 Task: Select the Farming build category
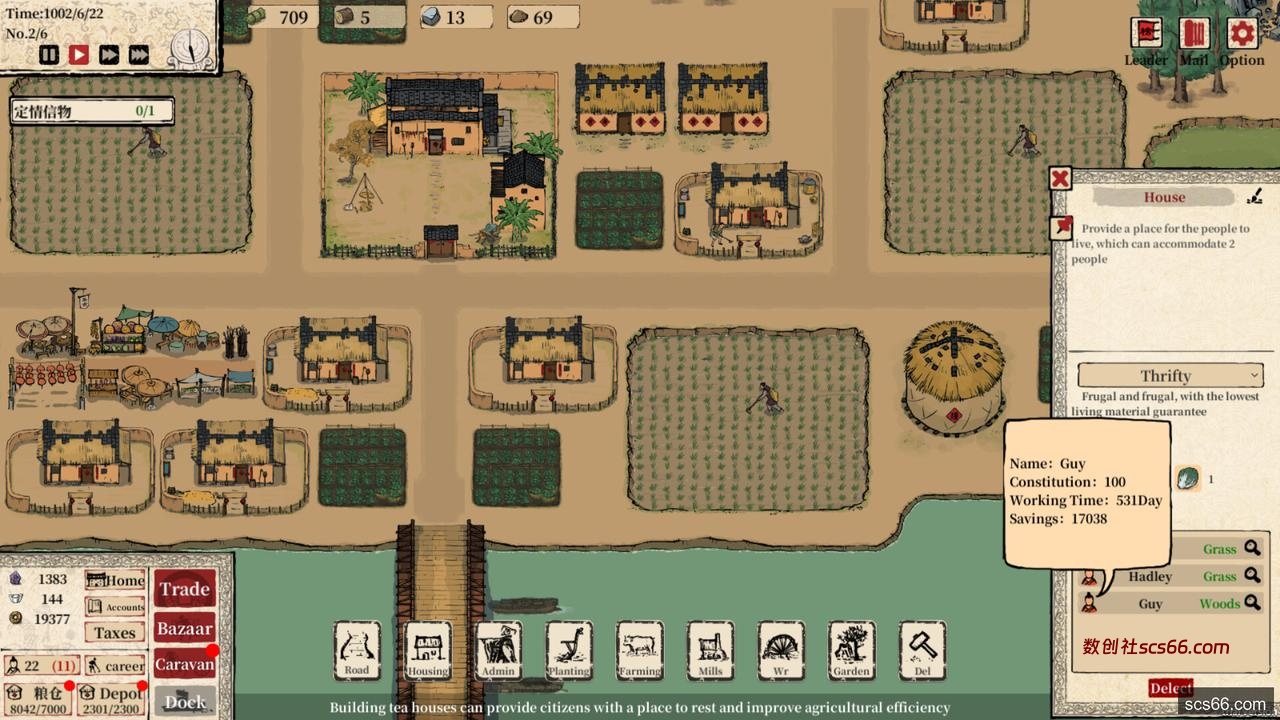[x=640, y=651]
